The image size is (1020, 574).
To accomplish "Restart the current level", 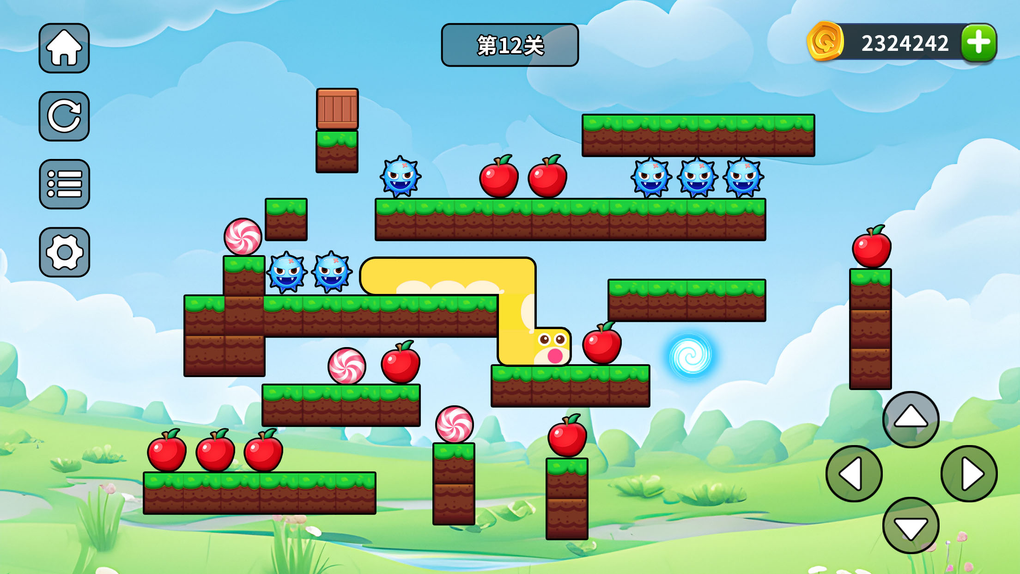I will pyautogui.click(x=64, y=116).
